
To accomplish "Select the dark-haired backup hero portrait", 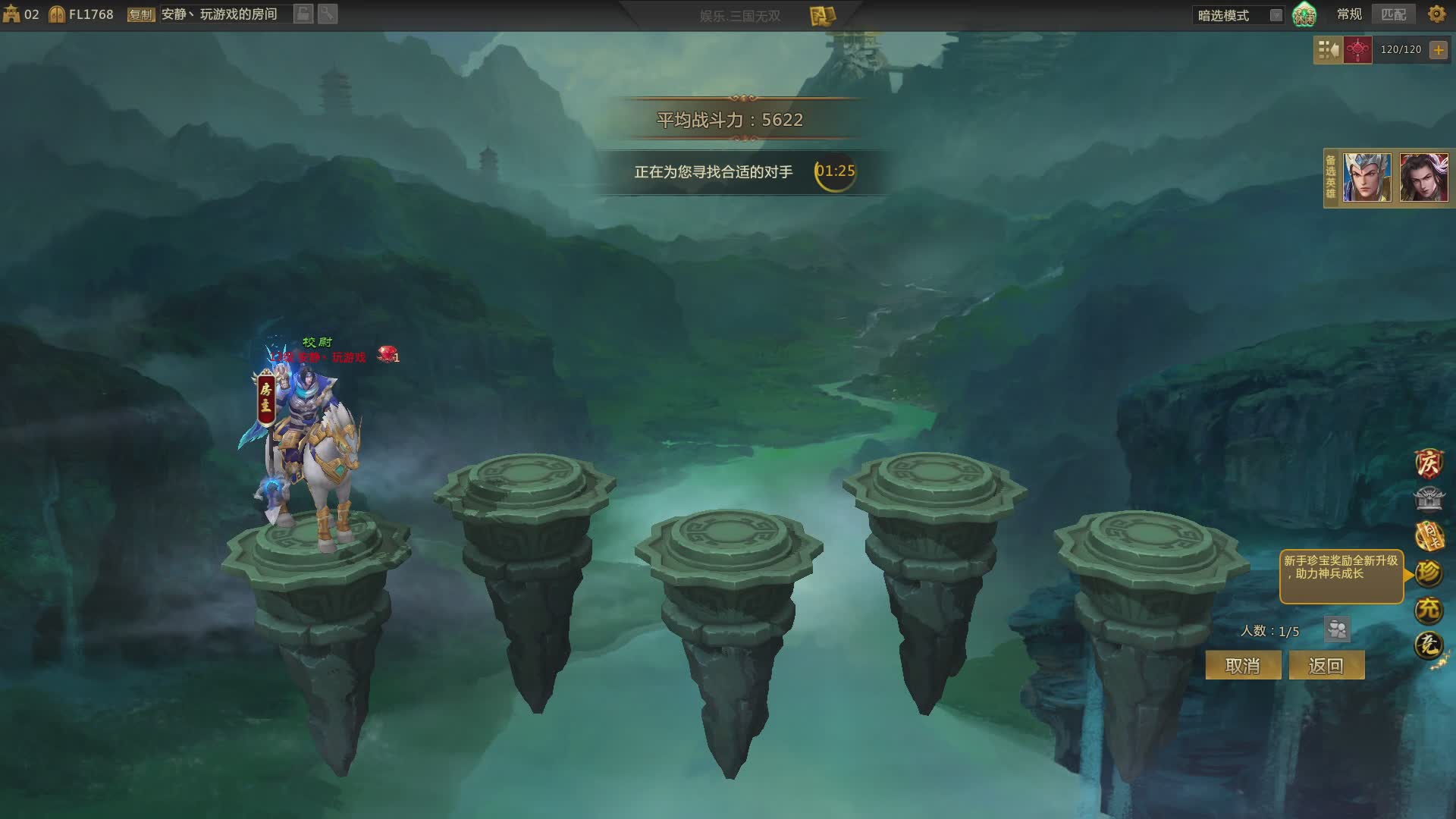I will (1423, 177).
